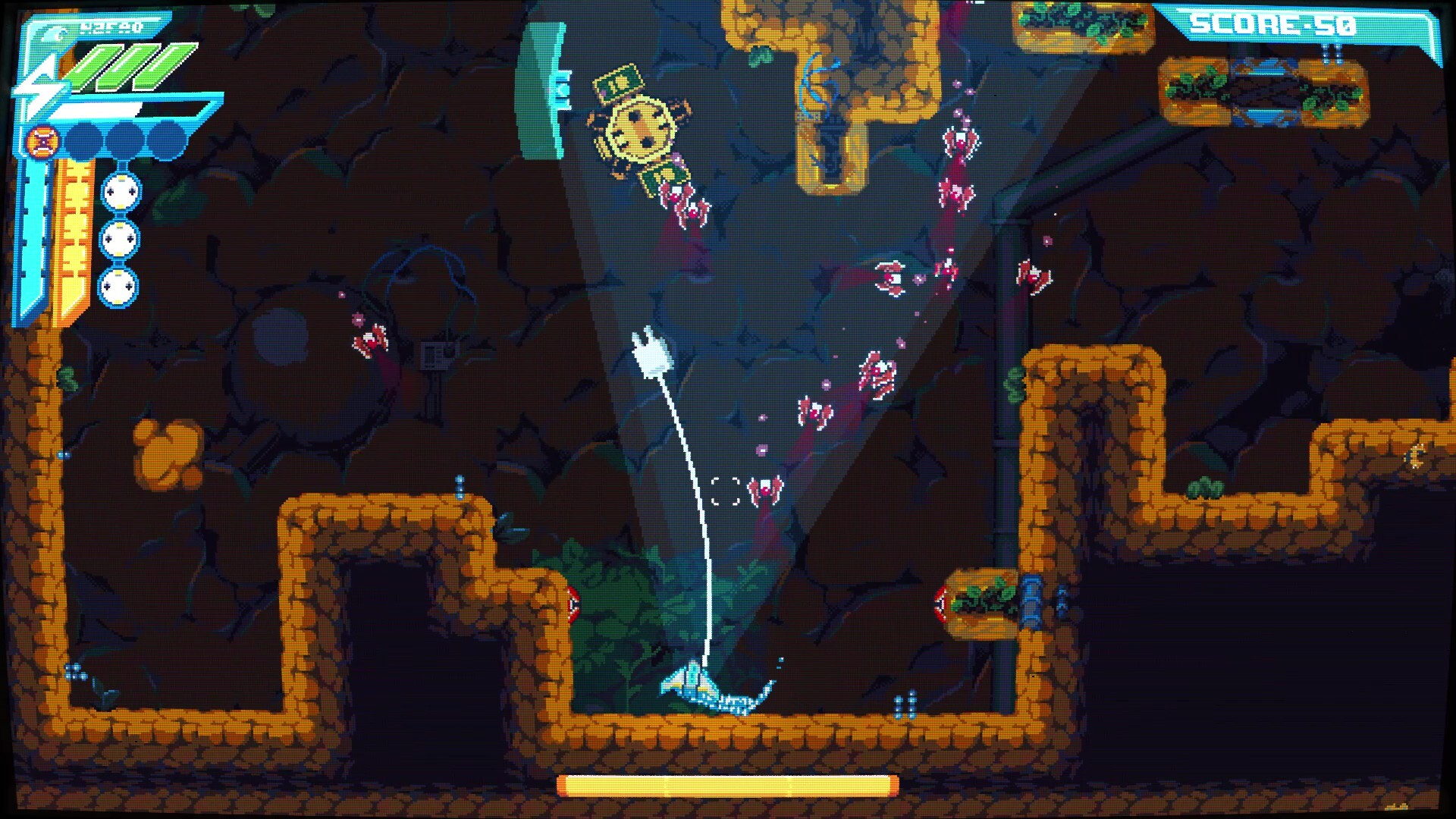Image resolution: width=1456 pixels, height=819 pixels.
Task: Select the orange X-marked ability slot
Action: point(42,141)
